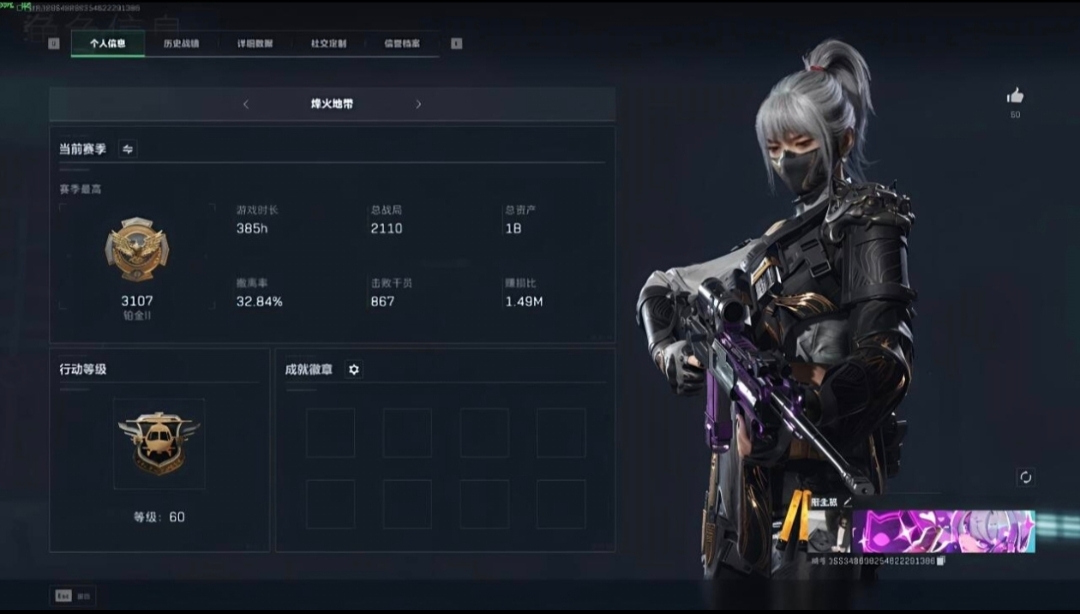Switch to the 个人信息 tab
Image resolution: width=1080 pixels, height=614 pixels.
[x=108, y=43]
